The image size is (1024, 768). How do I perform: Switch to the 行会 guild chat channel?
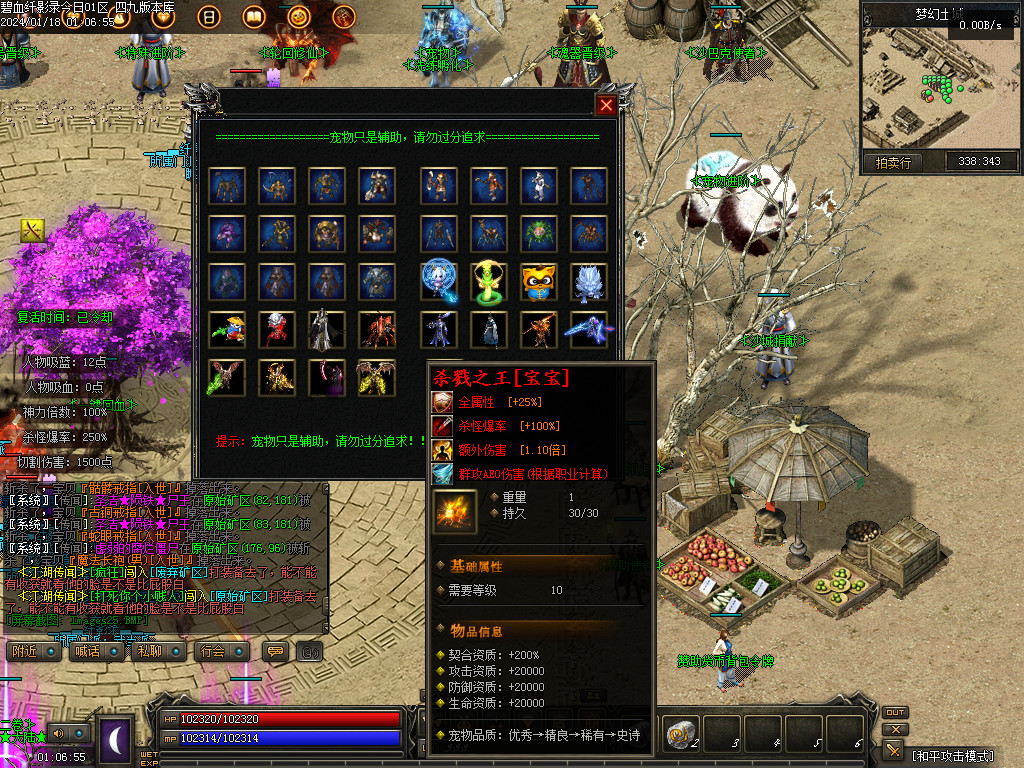(x=222, y=651)
